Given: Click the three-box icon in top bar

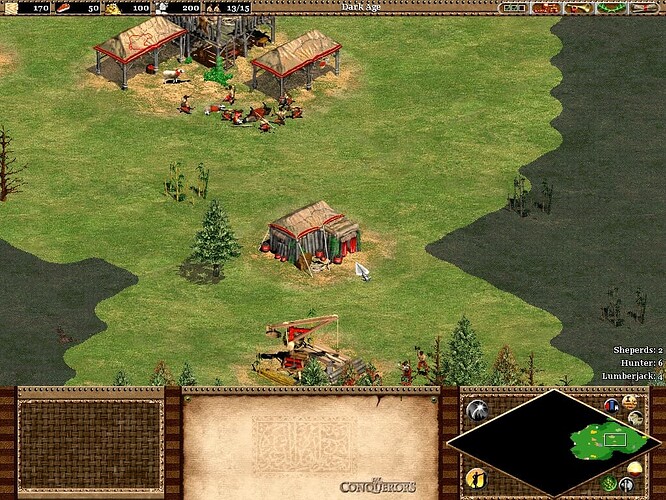Looking at the screenshot, I should point(515,8).
